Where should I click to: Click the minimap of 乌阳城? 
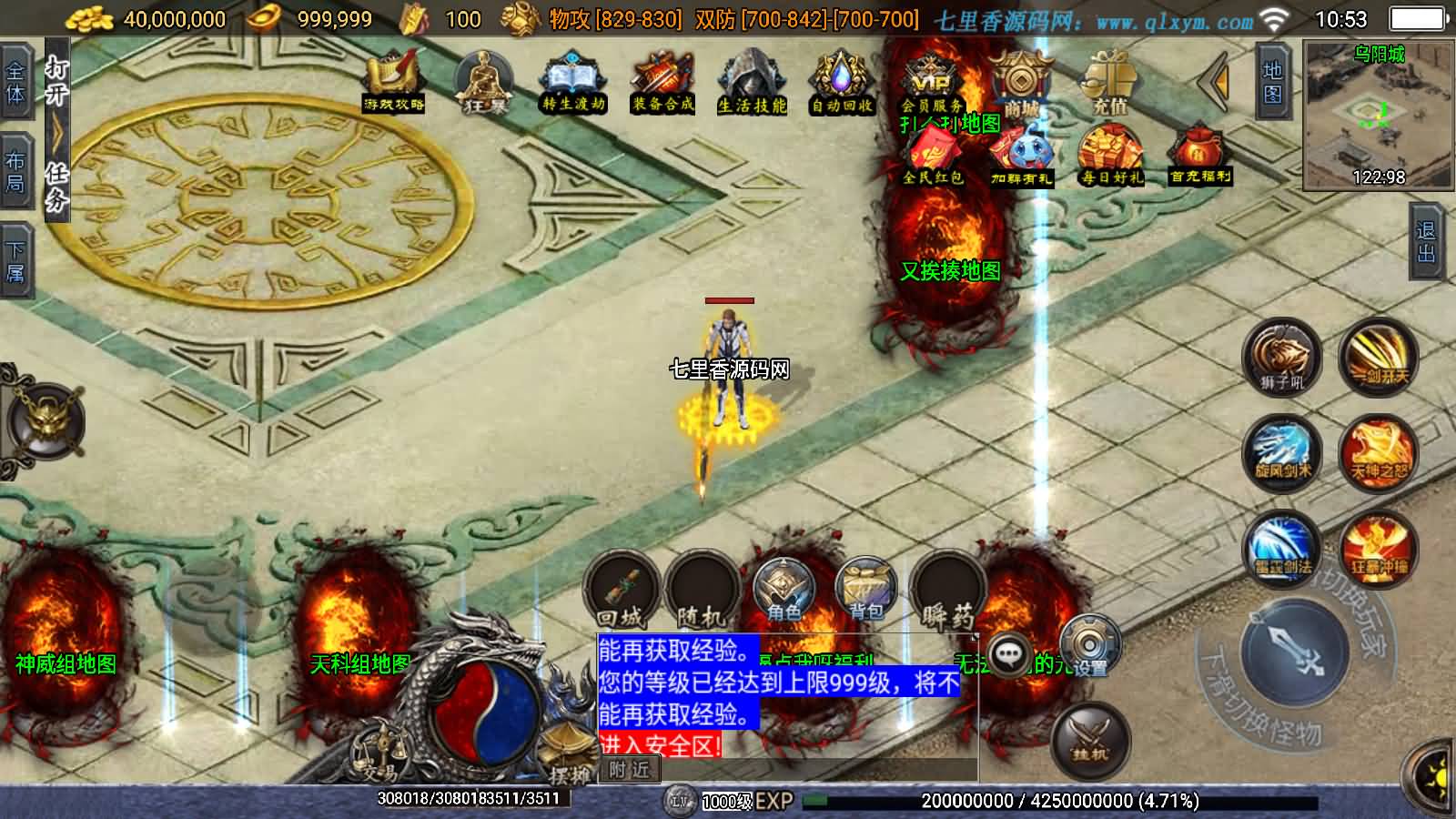coord(1379,114)
